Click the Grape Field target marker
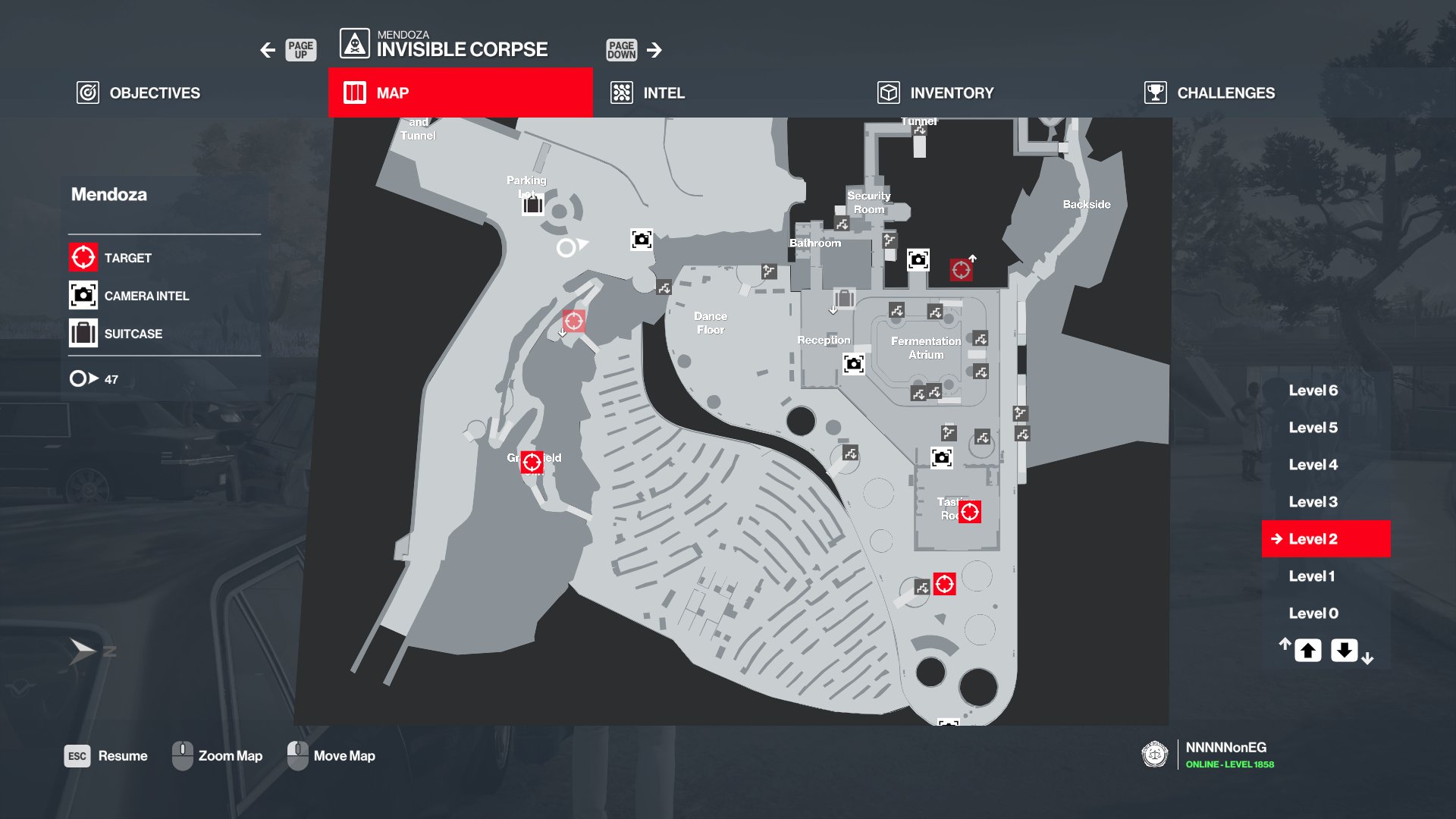Screen dimensions: 1456x819 point(532,462)
